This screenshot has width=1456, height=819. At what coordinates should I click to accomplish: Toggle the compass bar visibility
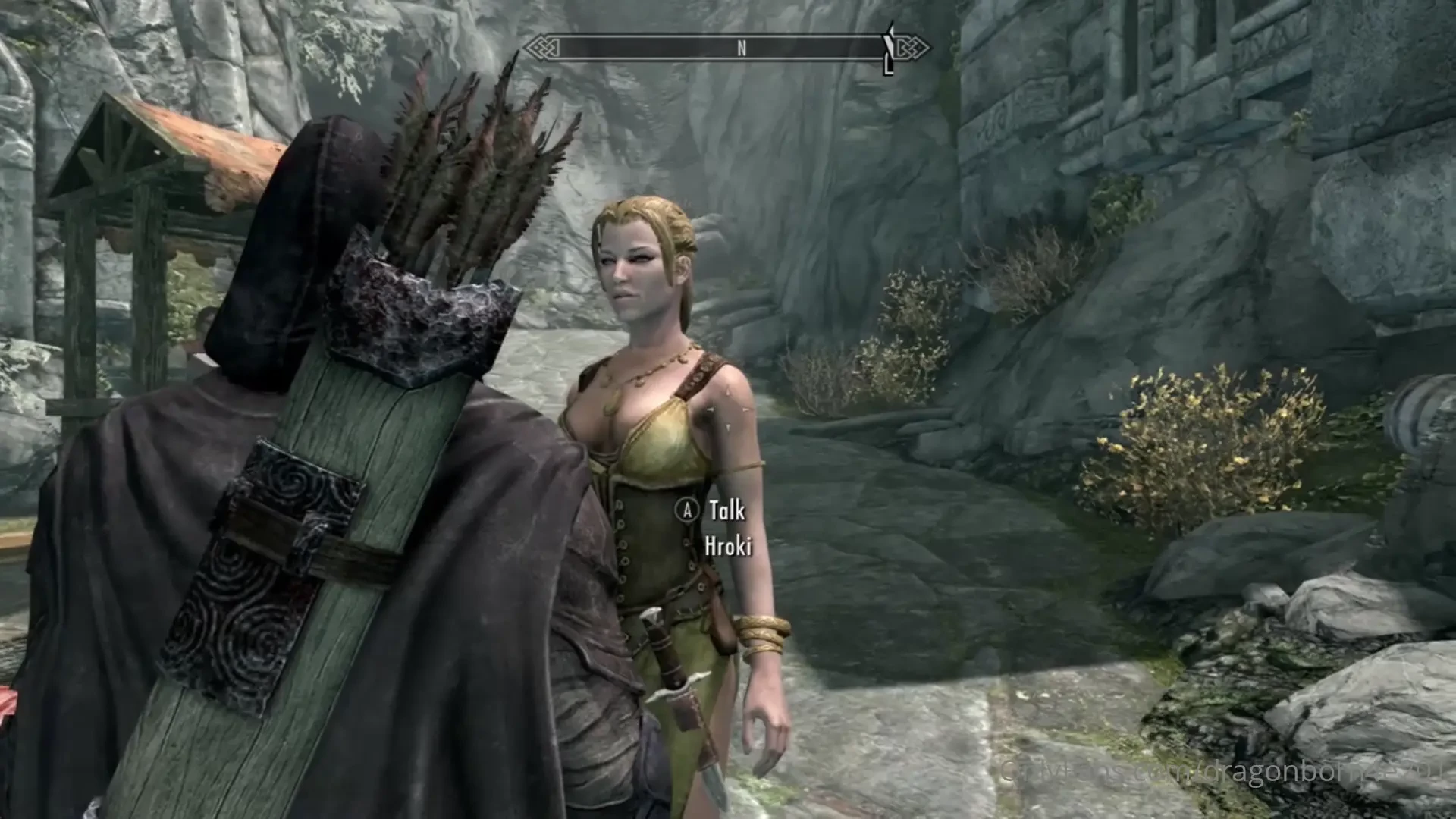pyautogui.click(x=732, y=47)
